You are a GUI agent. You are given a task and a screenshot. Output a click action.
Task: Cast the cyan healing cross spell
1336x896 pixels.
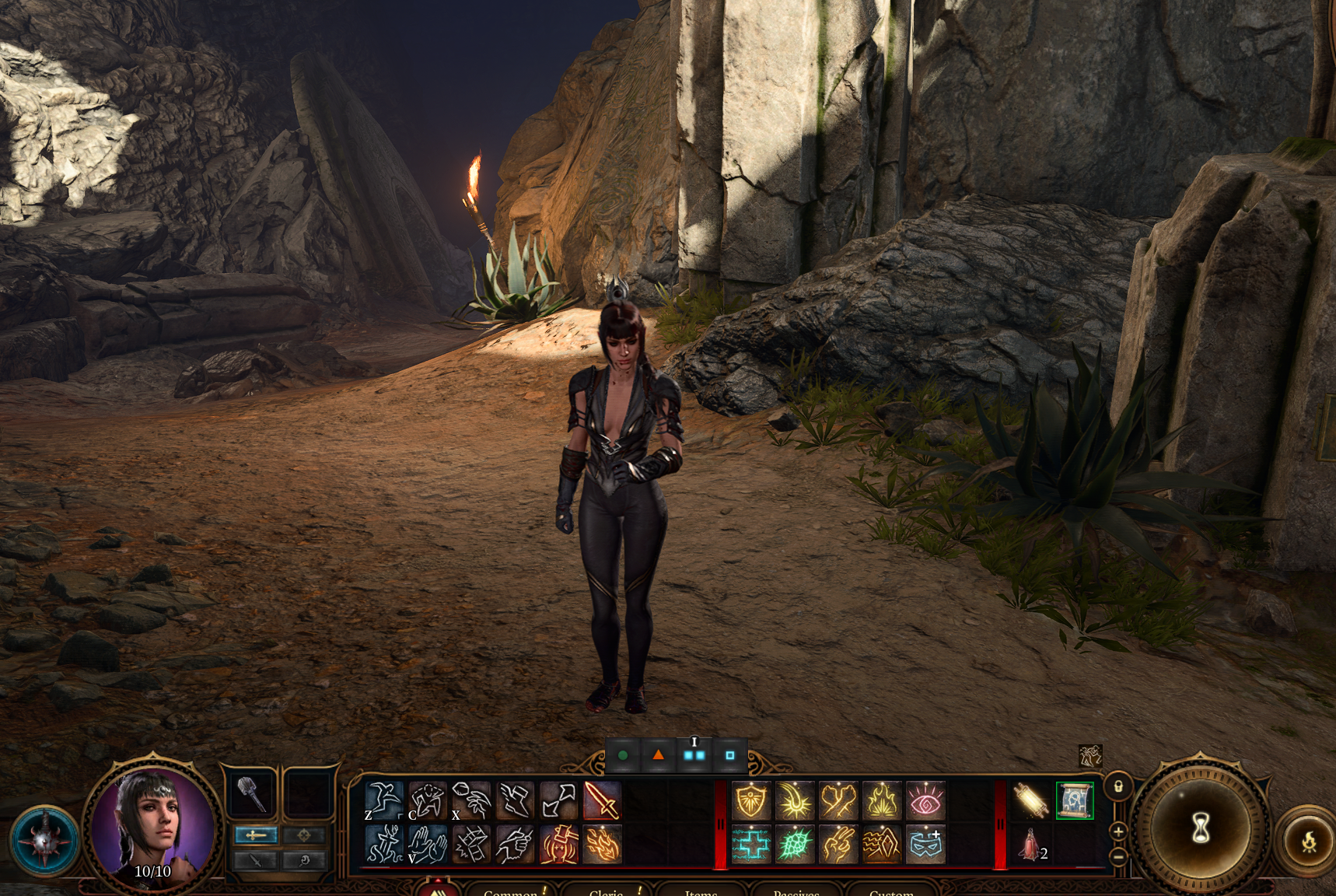coord(751,845)
